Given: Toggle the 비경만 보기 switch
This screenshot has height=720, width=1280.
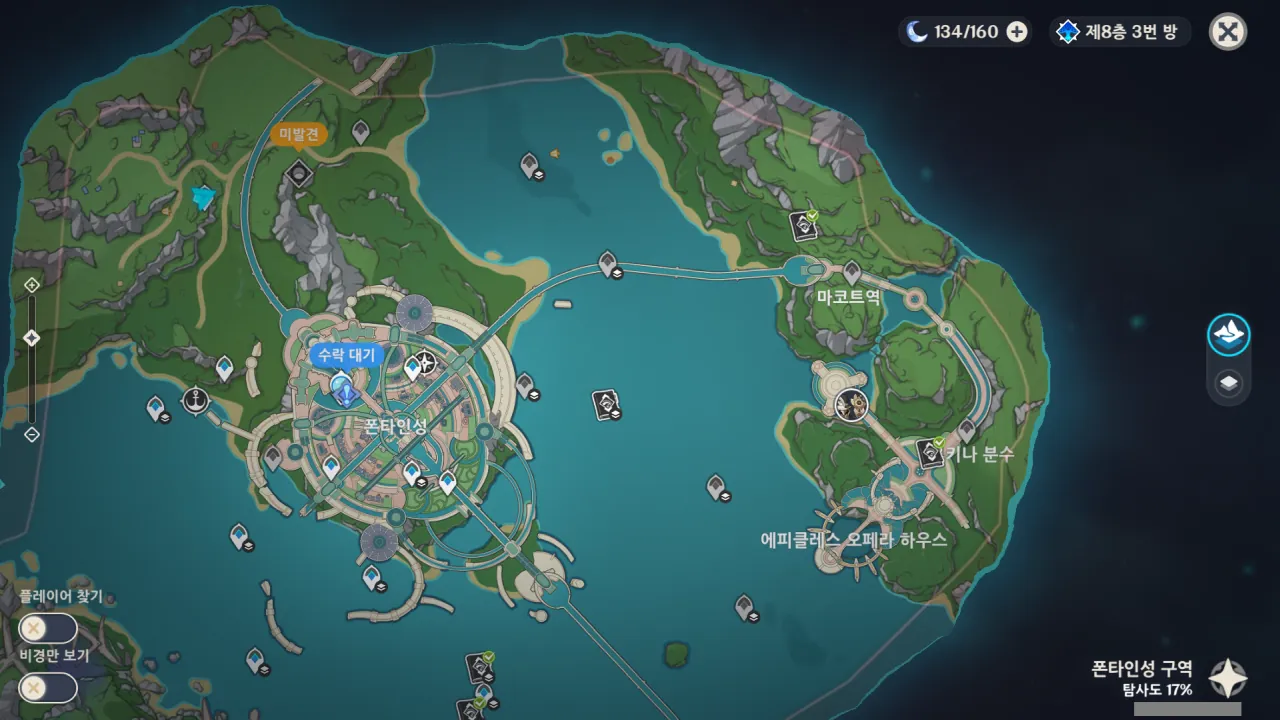Looking at the screenshot, I should [47, 687].
